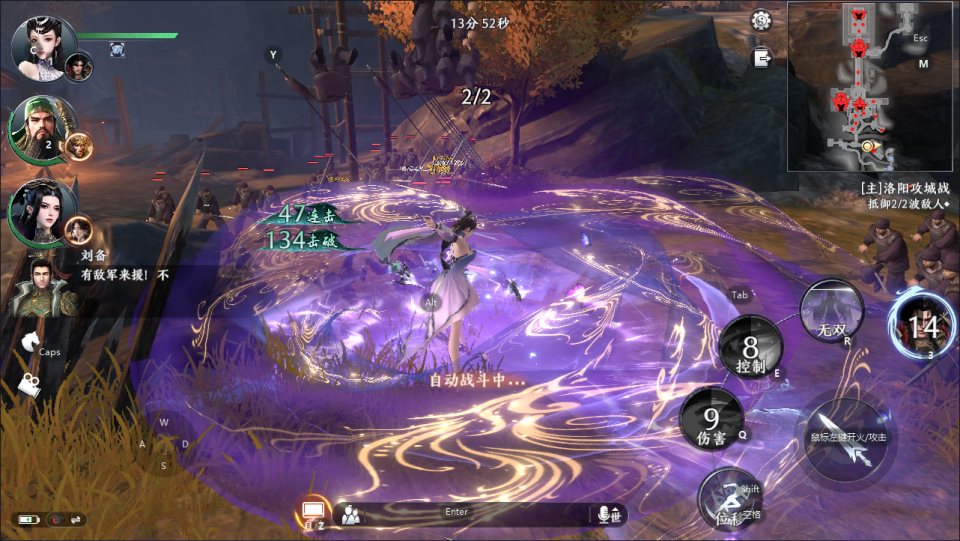
Task: Toggle the microphone voice button
Action: tap(607, 514)
